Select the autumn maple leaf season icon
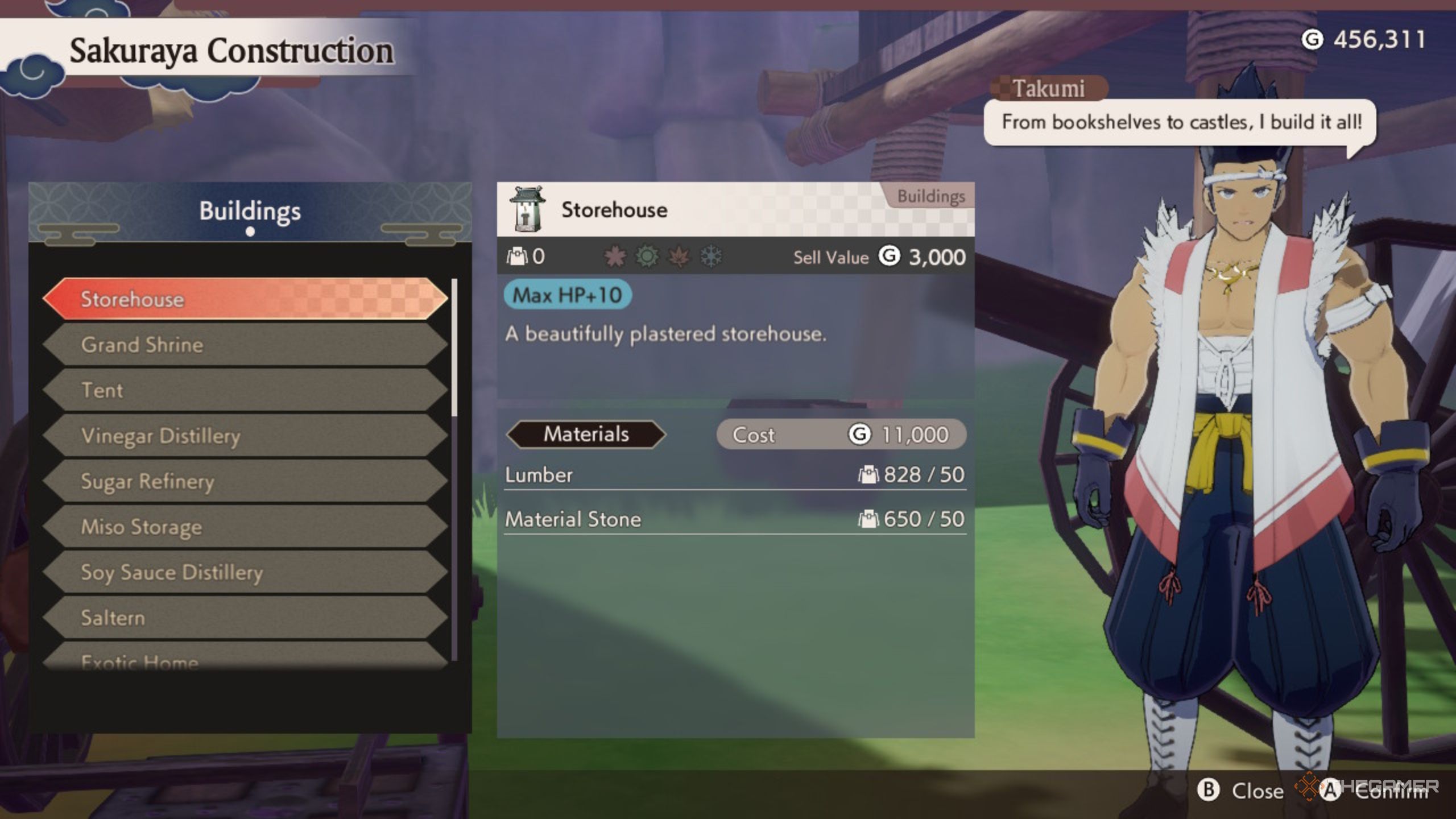The height and width of the screenshot is (819, 1456). [677, 256]
